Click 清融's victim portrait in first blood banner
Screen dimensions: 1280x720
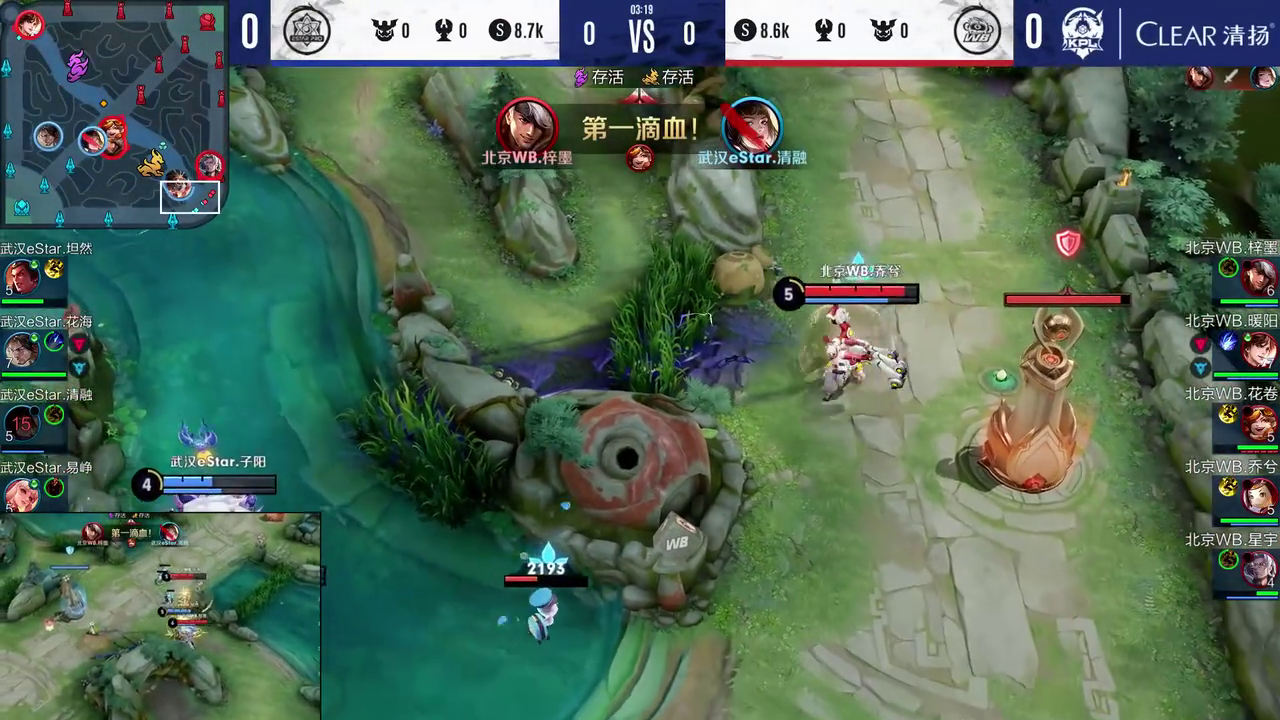tap(751, 126)
